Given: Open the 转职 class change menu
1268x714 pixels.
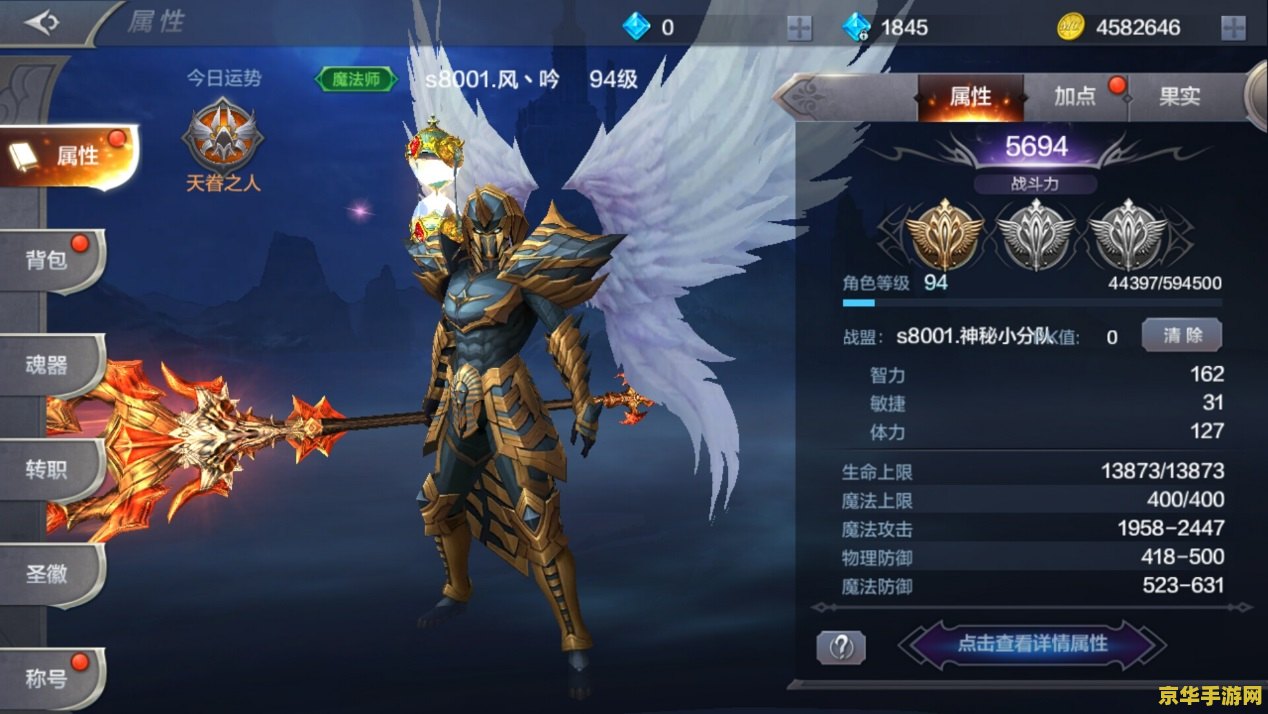Looking at the screenshot, I should (50, 469).
